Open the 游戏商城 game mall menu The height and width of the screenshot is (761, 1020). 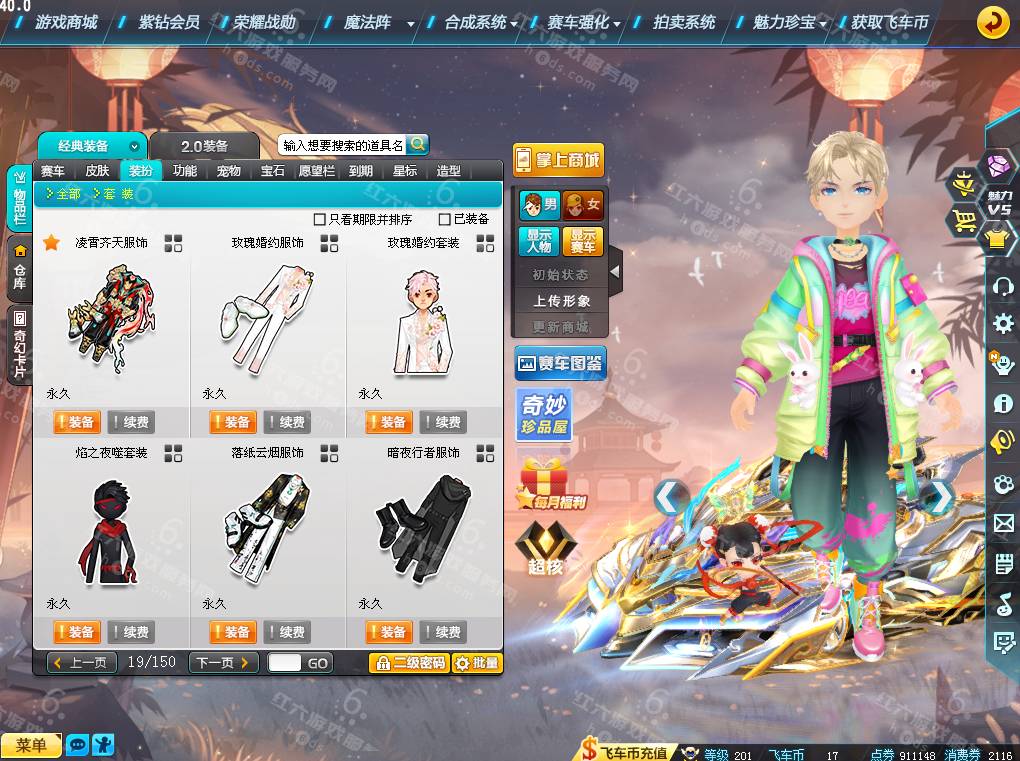coord(66,21)
